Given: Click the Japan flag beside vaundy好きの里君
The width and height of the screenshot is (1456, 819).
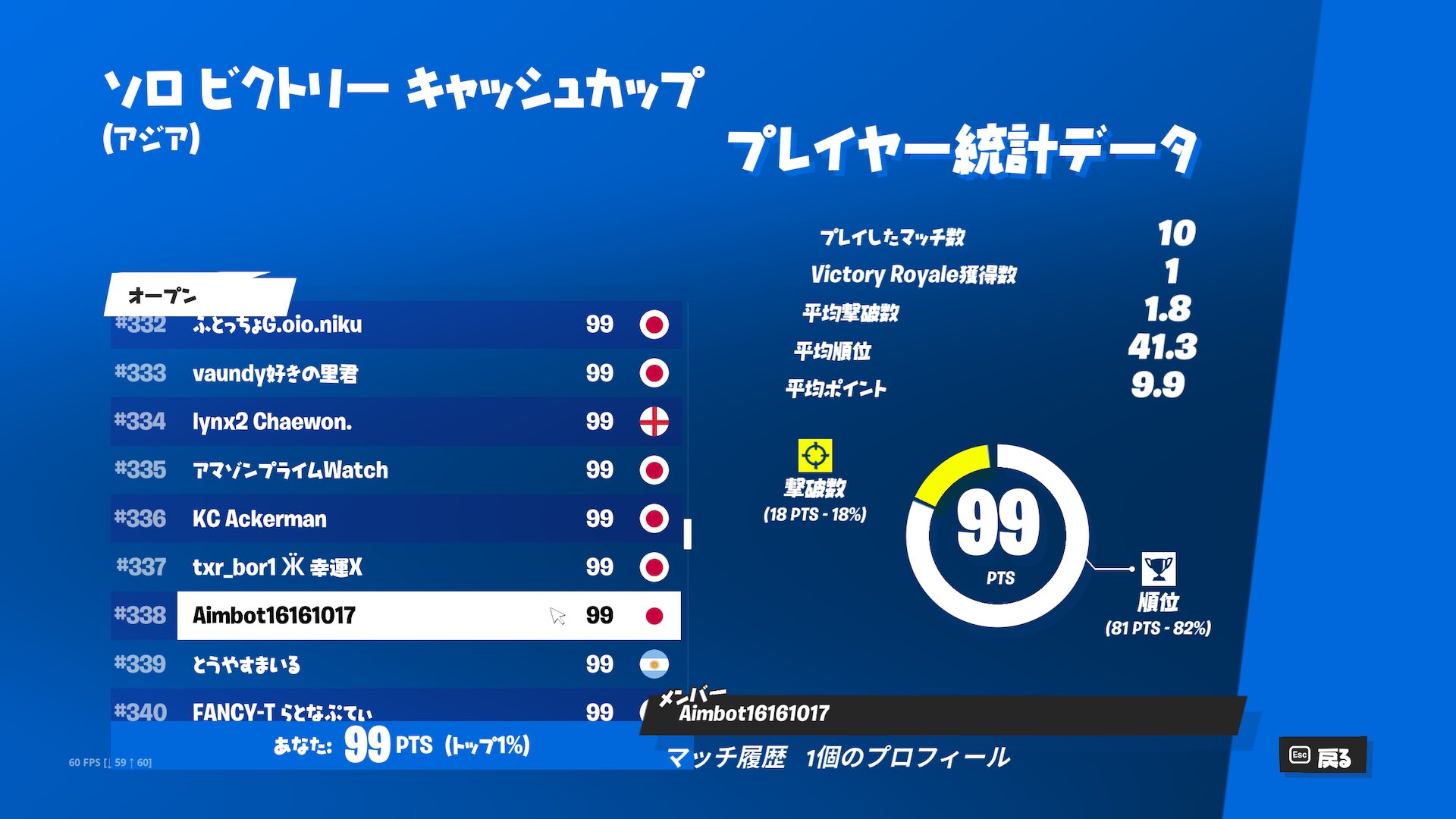Looking at the screenshot, I should [x=654, y=373].
